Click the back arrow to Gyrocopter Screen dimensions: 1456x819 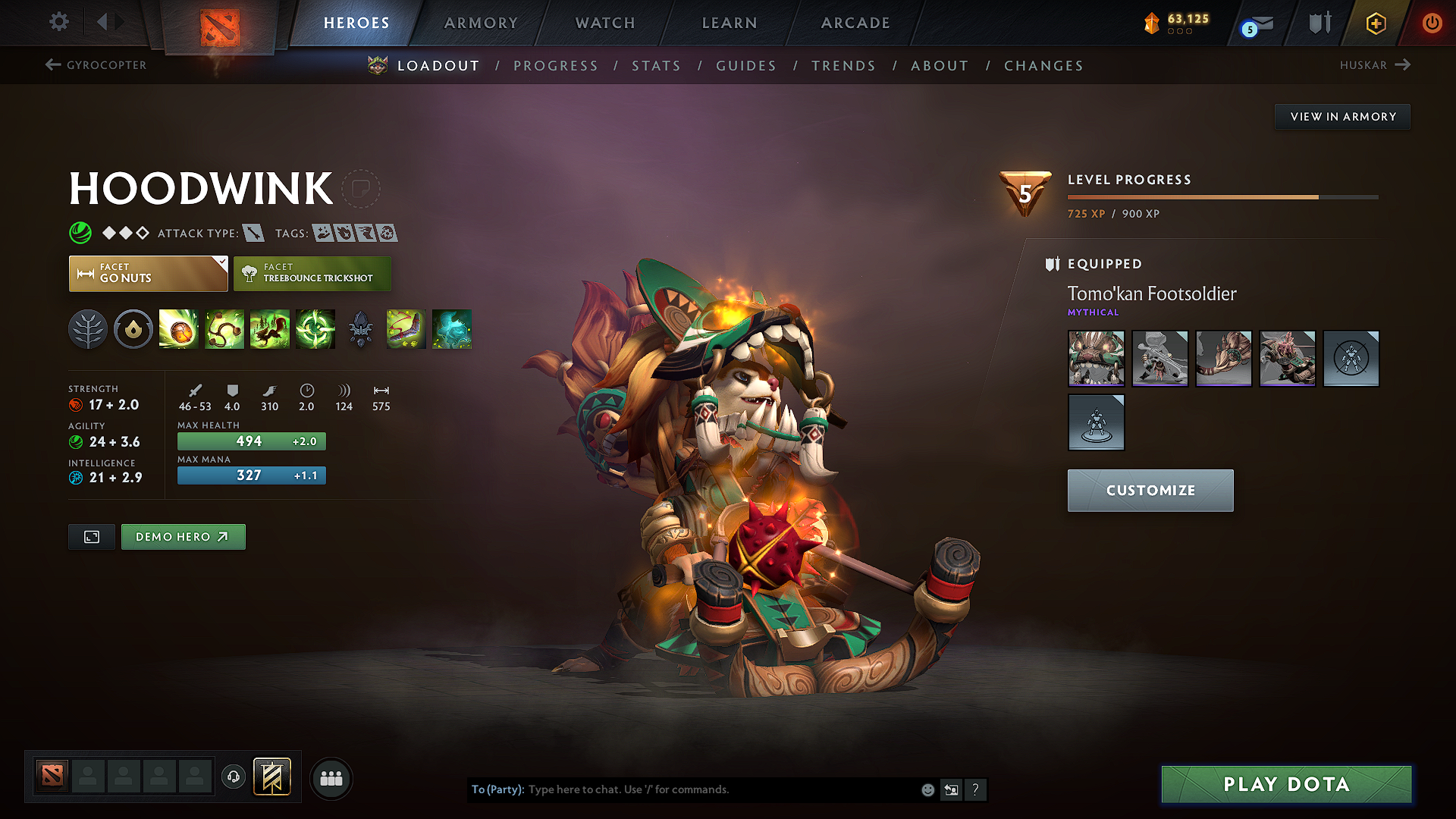(52, 64)
